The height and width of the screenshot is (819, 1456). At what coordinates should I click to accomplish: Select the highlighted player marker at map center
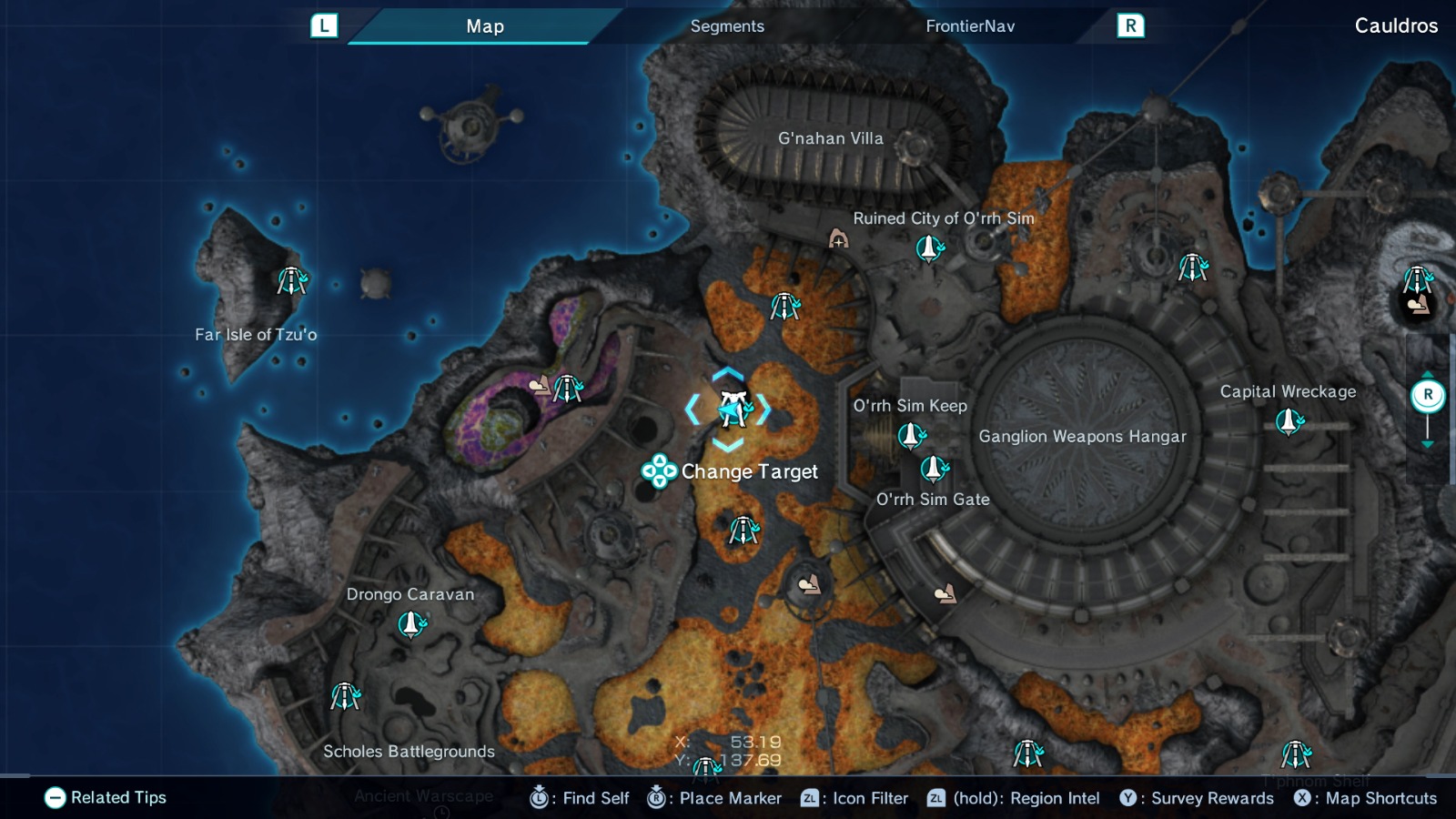point(733,409)
